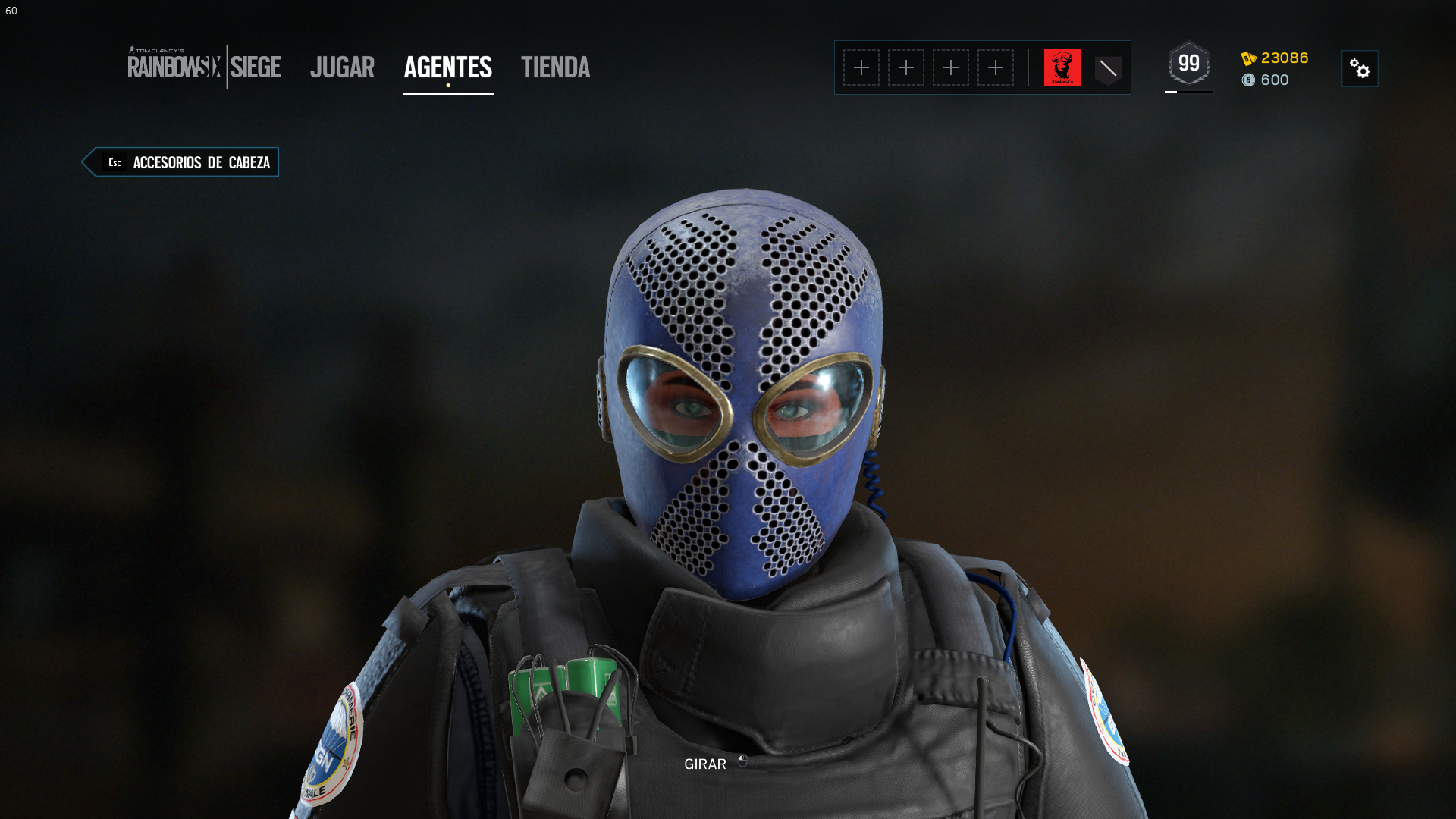The width and height of the screenshot is (1456, 819).
Task: Click the first empty squad slot
Action: (861, 67)
